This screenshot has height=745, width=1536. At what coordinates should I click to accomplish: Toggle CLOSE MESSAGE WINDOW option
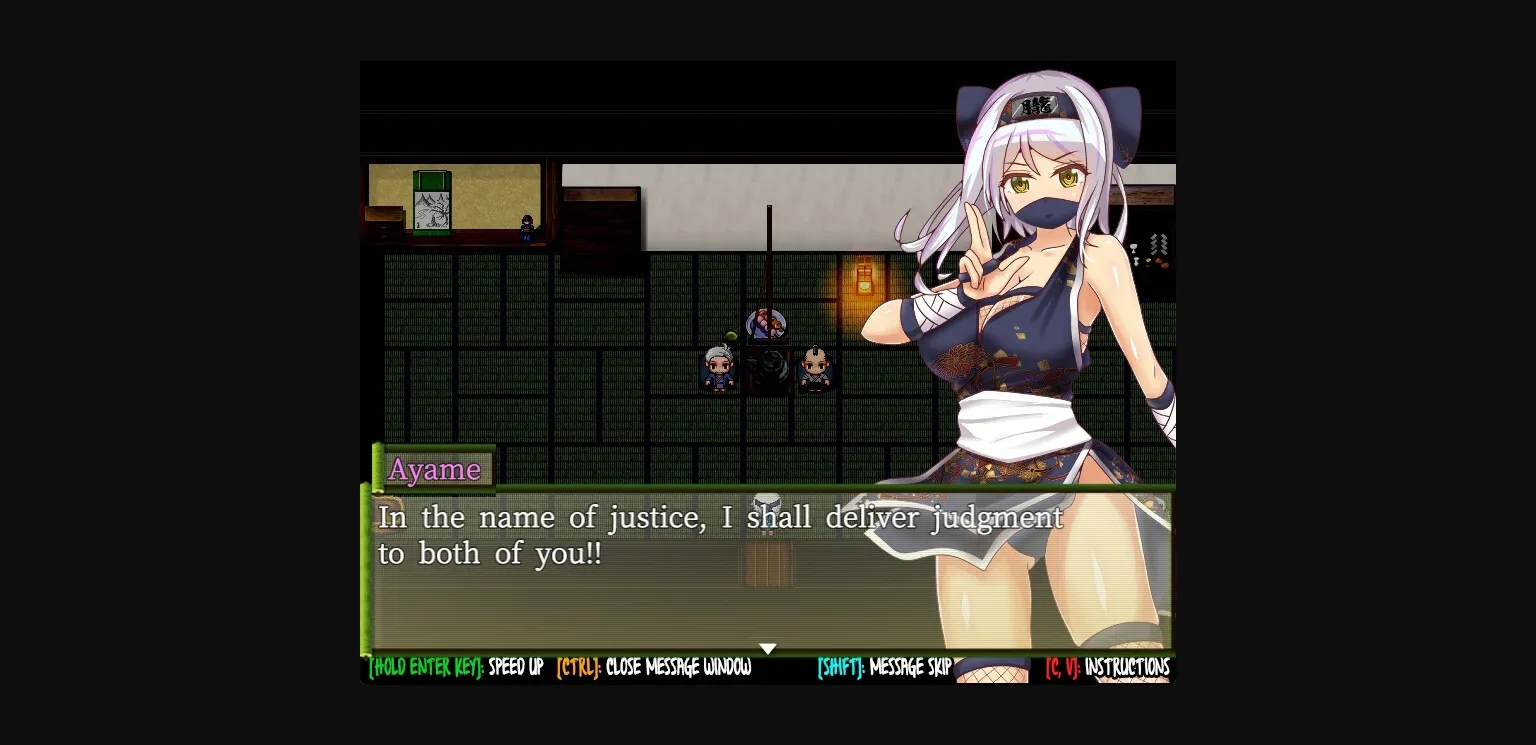tap(678, 668)
